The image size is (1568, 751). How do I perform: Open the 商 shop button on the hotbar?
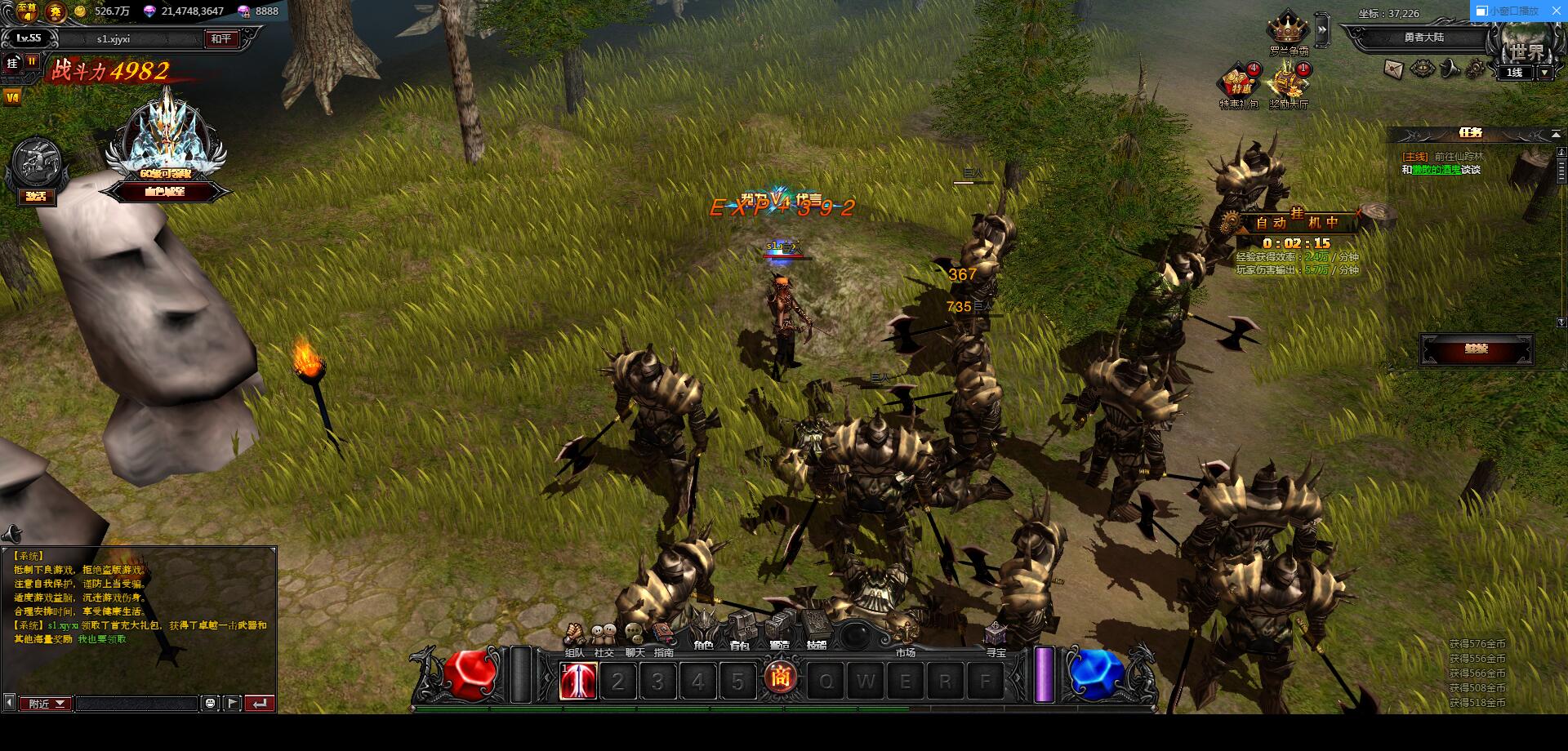(782, 678)
